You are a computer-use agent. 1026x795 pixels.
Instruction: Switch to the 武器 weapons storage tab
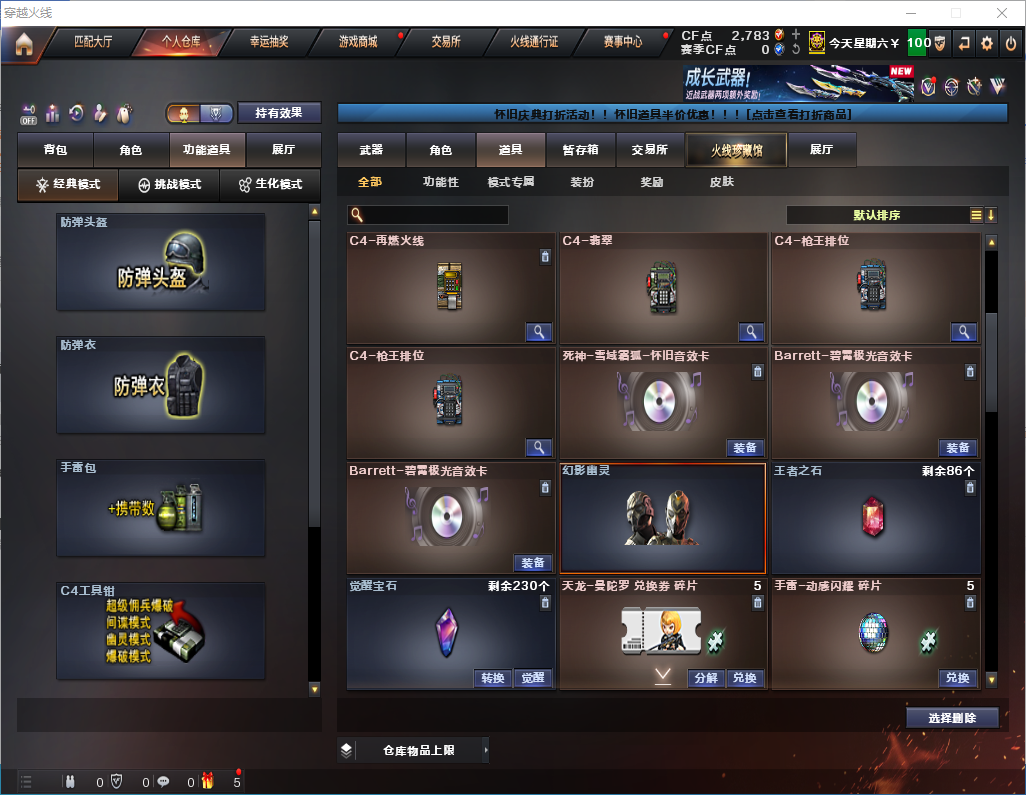point(371,150)
